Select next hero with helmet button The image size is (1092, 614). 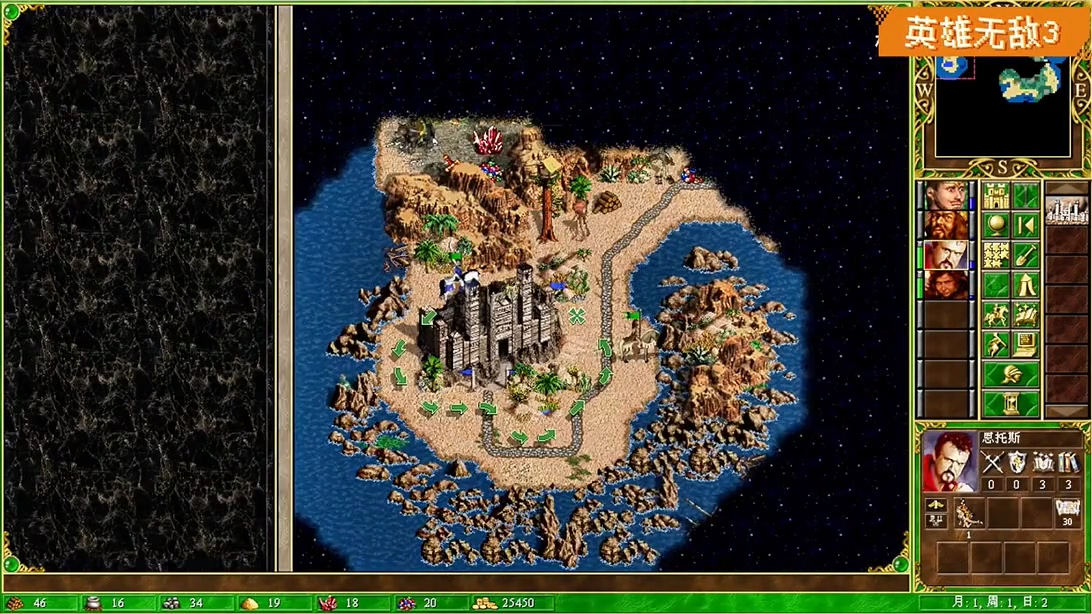[x=1010, y=375]
